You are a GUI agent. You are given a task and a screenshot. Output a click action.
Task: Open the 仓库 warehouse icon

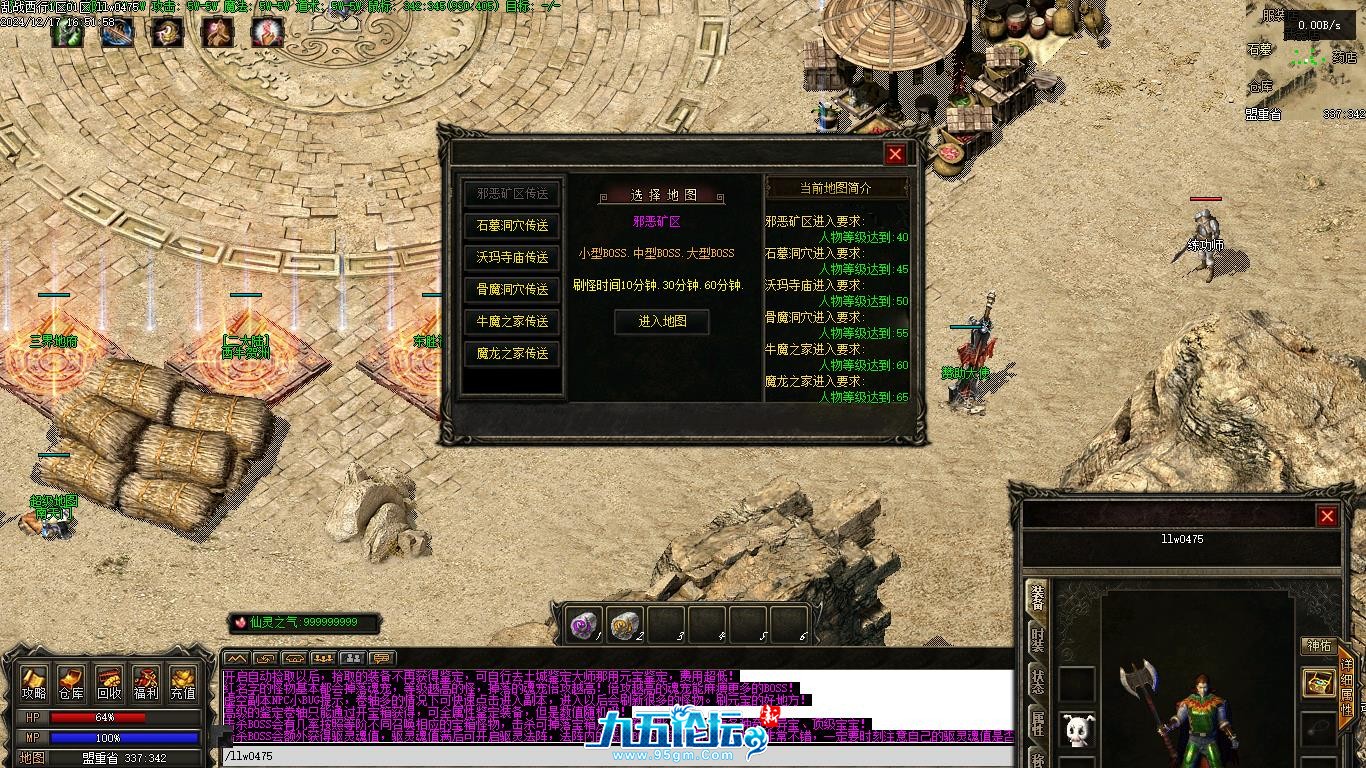(71, 683)
